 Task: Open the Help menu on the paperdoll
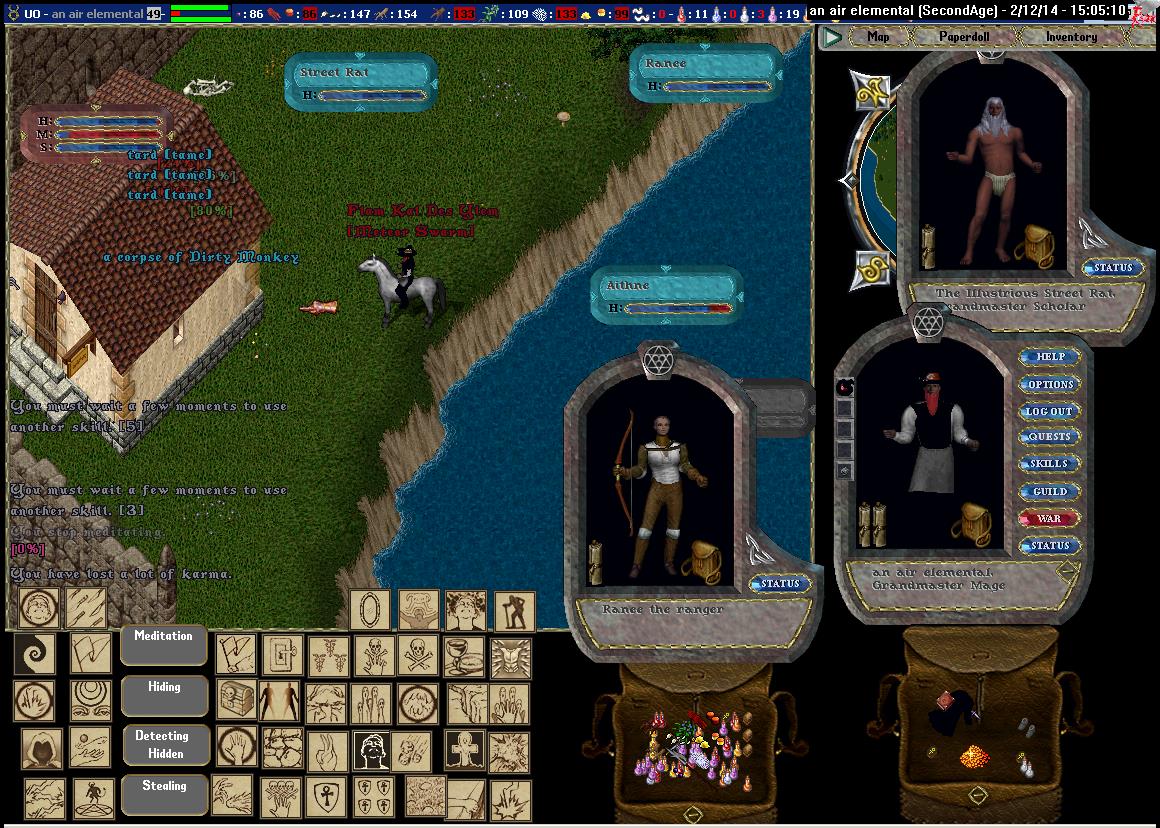[1050, 357]
